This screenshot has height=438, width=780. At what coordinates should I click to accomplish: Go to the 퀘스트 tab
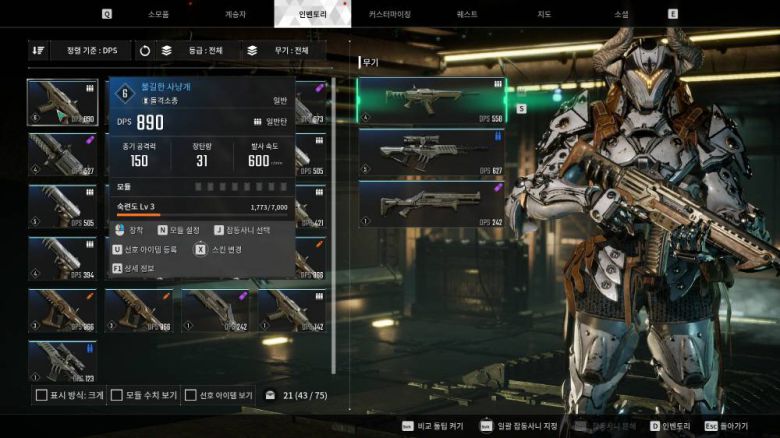466,14
